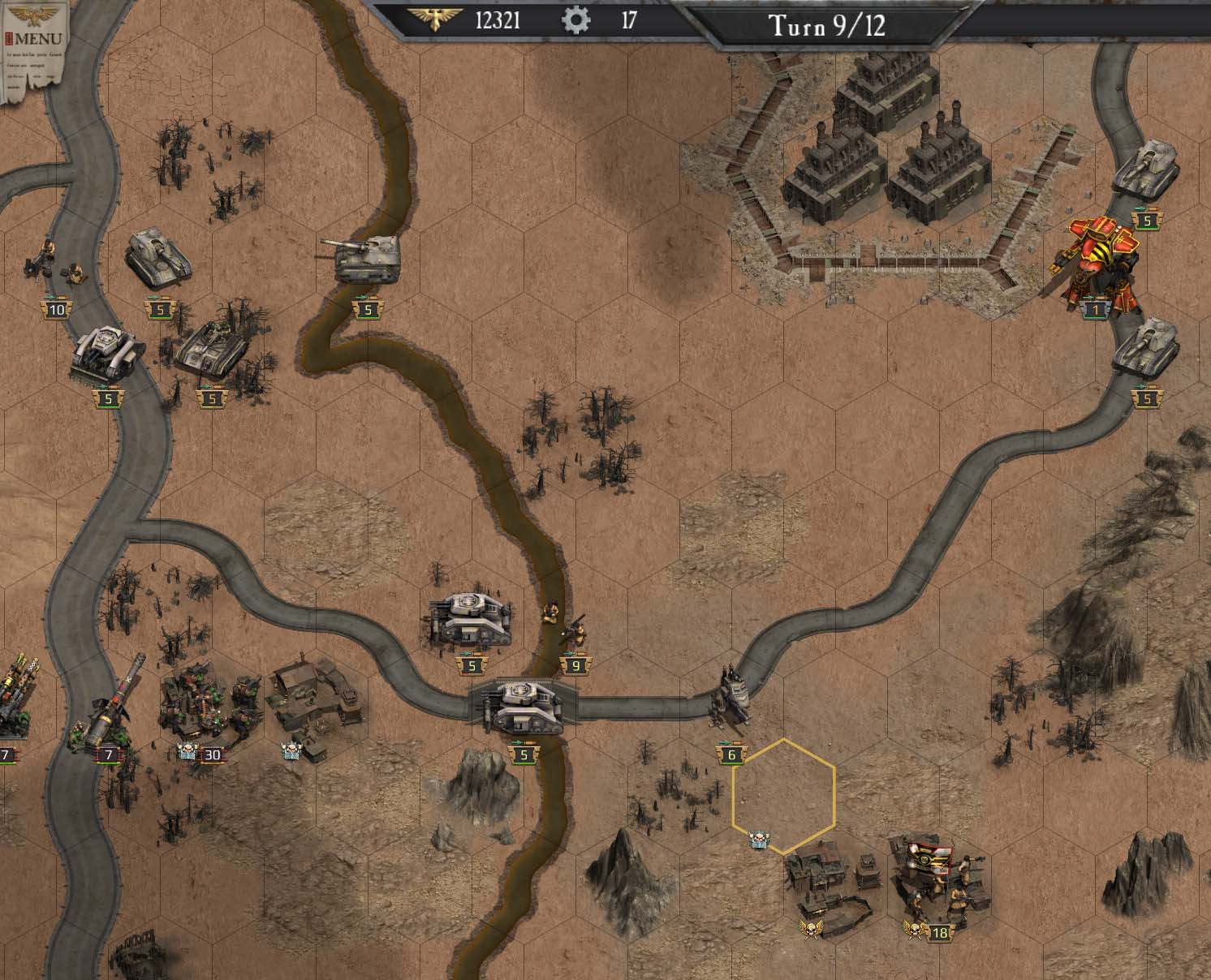Click the yellow highlighted hex tile
1211x980 pixels.
pyautogui.click(x=784, y=797)
